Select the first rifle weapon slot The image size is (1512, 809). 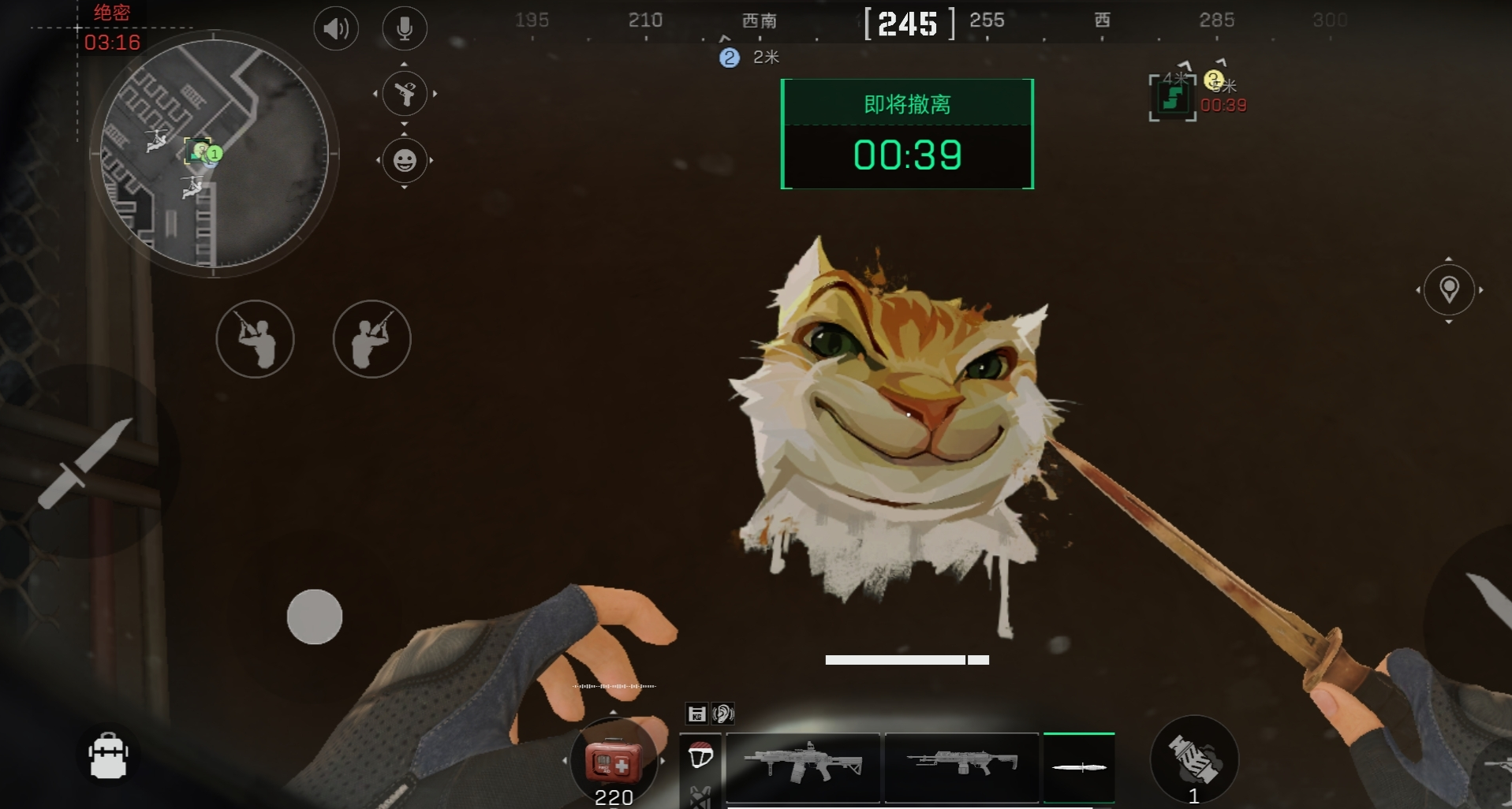[802, 765]
